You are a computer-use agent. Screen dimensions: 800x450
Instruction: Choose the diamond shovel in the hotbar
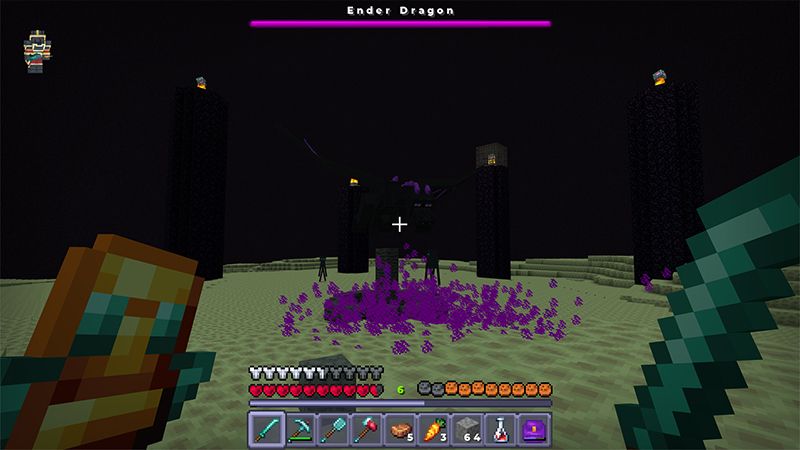[x=332, y=428]
